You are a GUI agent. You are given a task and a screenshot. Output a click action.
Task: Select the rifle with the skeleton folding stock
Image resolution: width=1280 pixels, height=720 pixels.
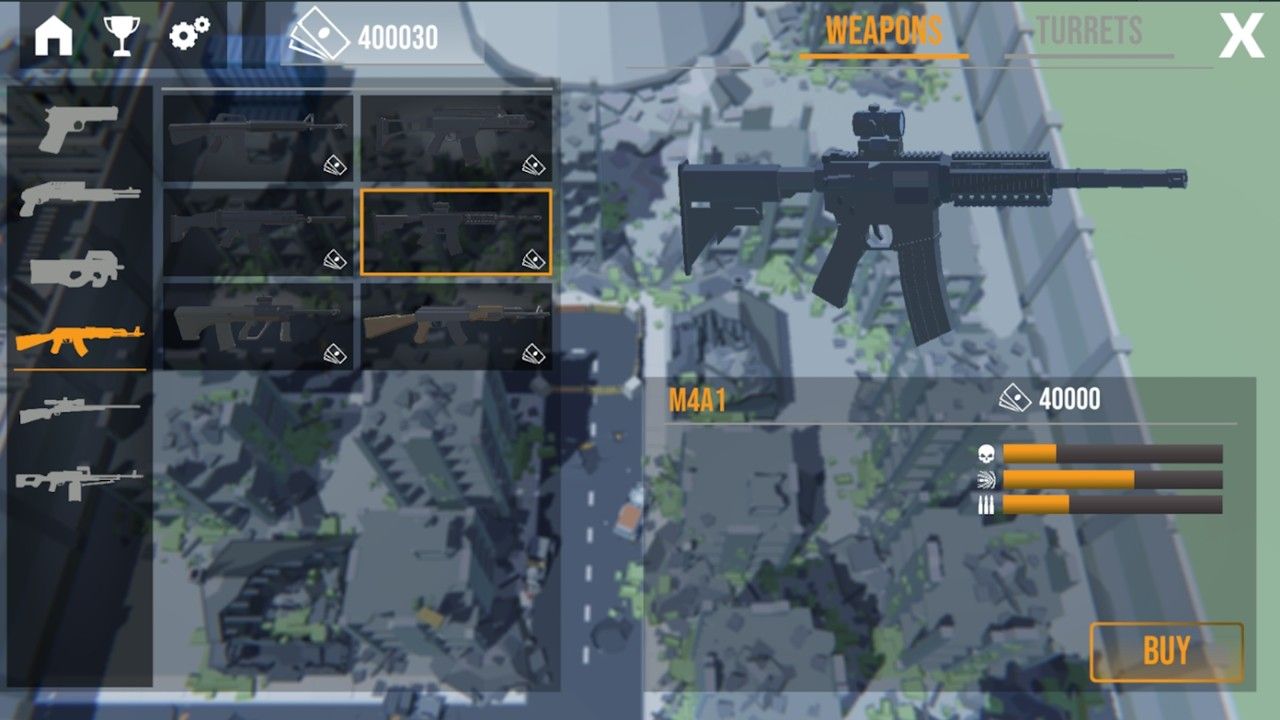[x=456, y=138]
